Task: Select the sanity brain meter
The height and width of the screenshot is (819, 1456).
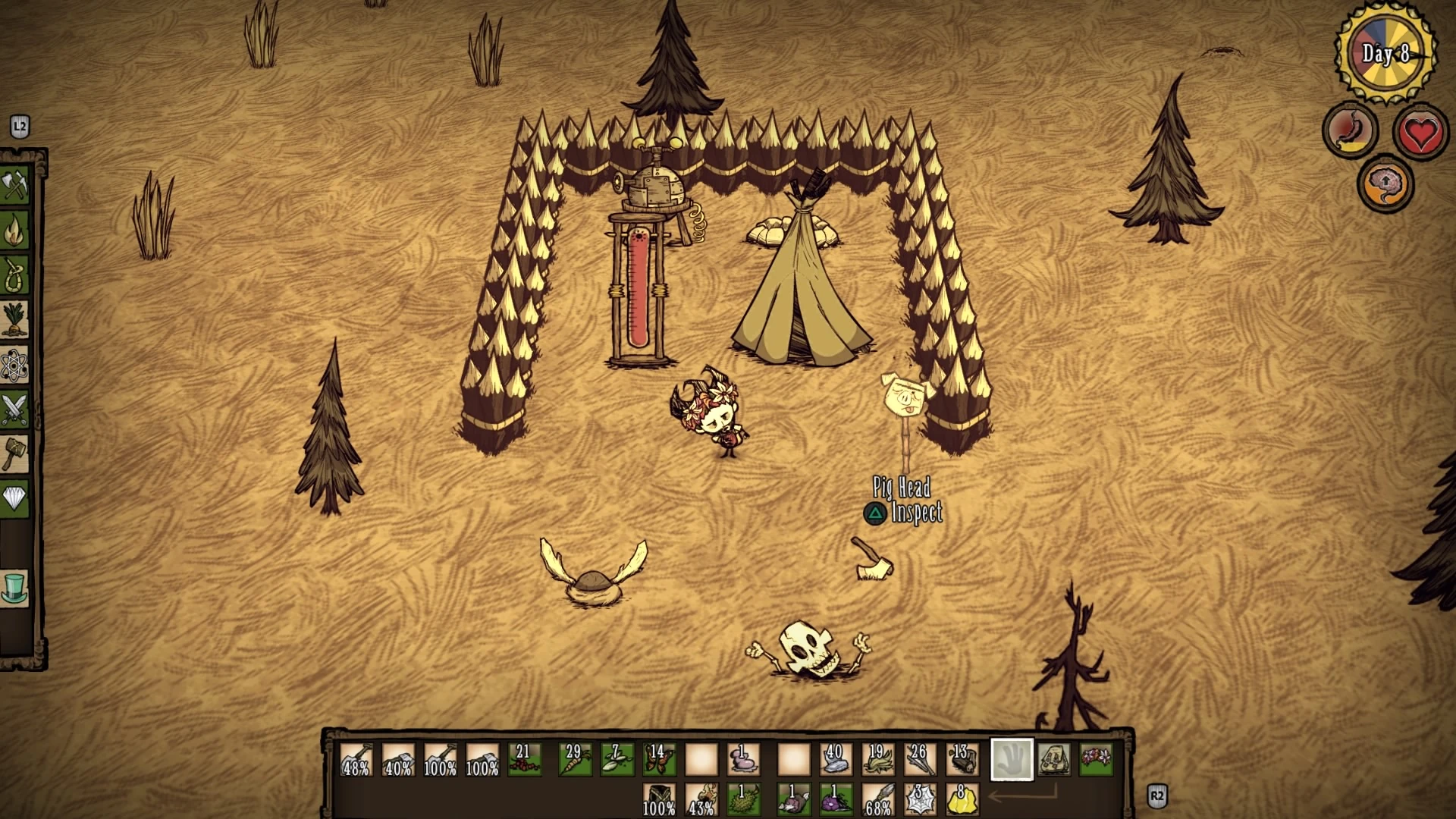Action: click(1385, 182)
